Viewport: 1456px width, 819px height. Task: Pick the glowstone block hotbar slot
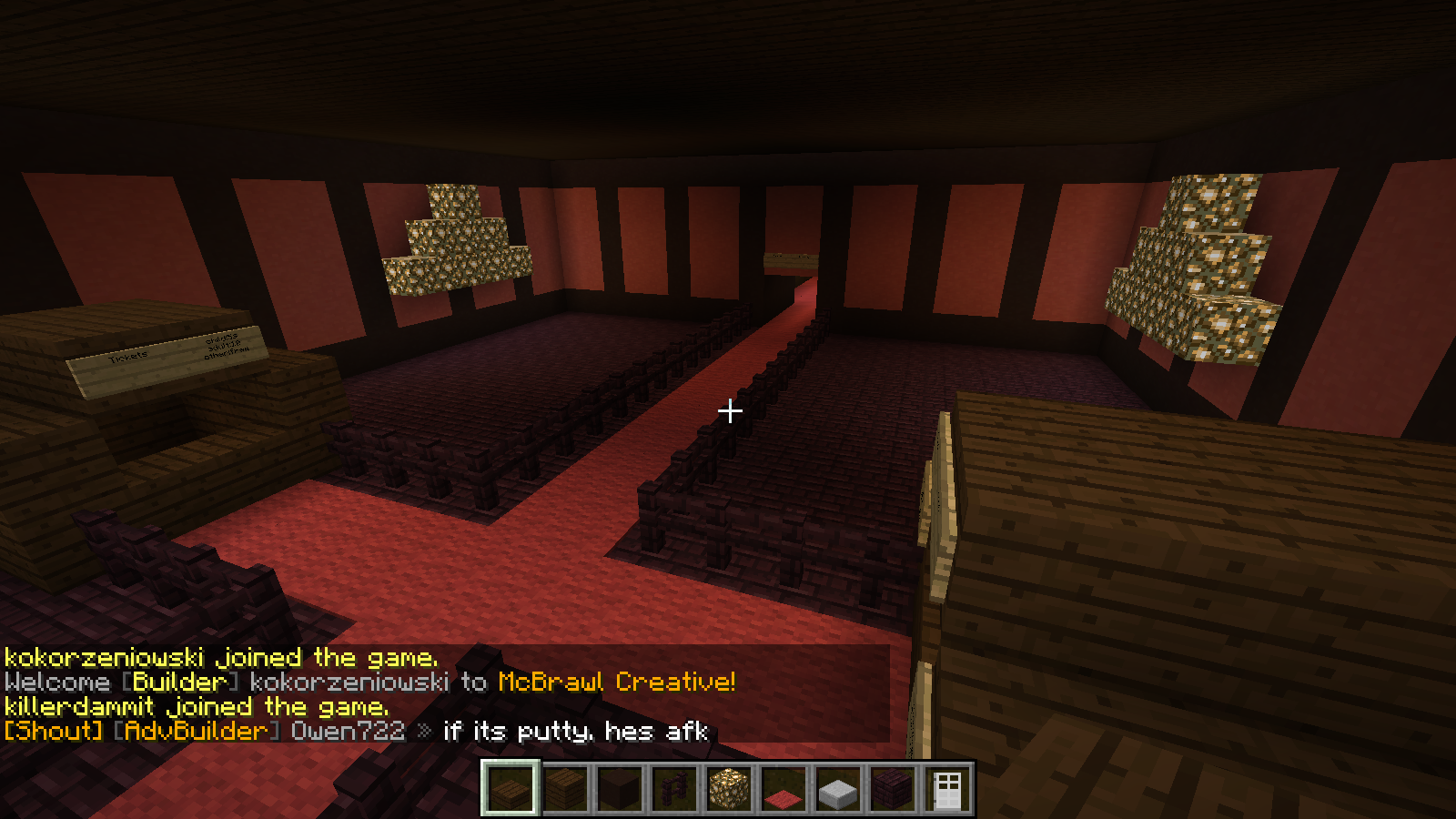729,788
